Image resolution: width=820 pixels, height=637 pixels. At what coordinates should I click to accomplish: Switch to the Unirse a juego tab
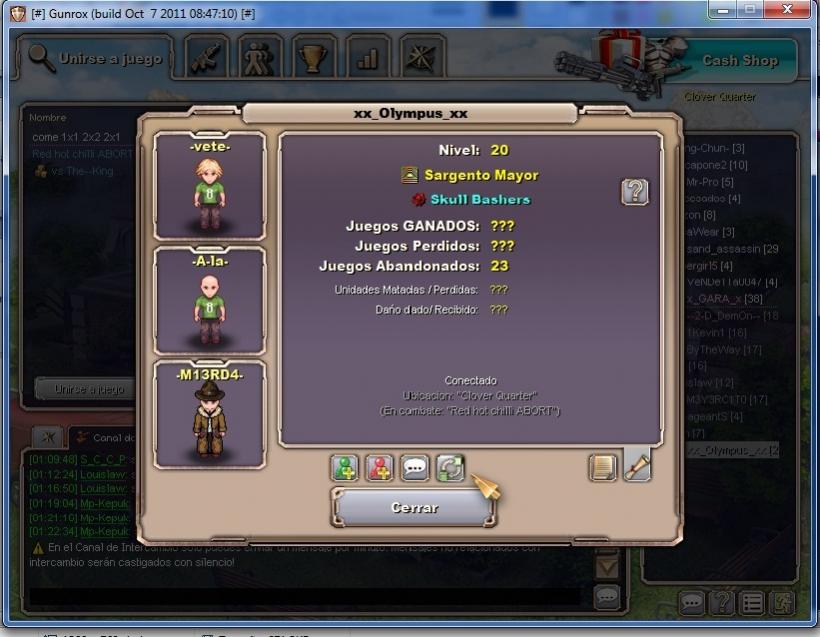96,59
